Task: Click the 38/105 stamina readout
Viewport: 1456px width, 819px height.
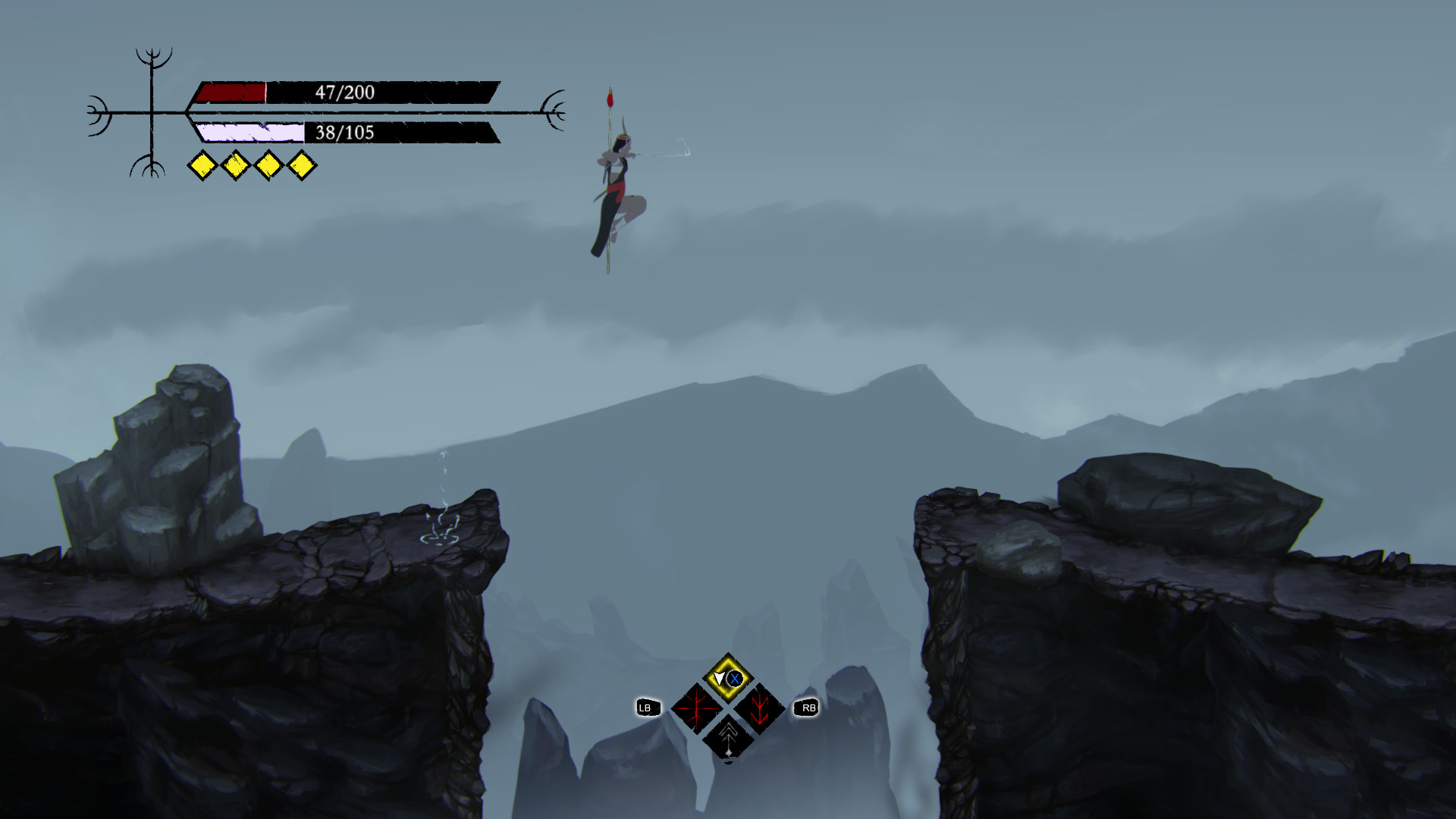Action: [347, 133]
